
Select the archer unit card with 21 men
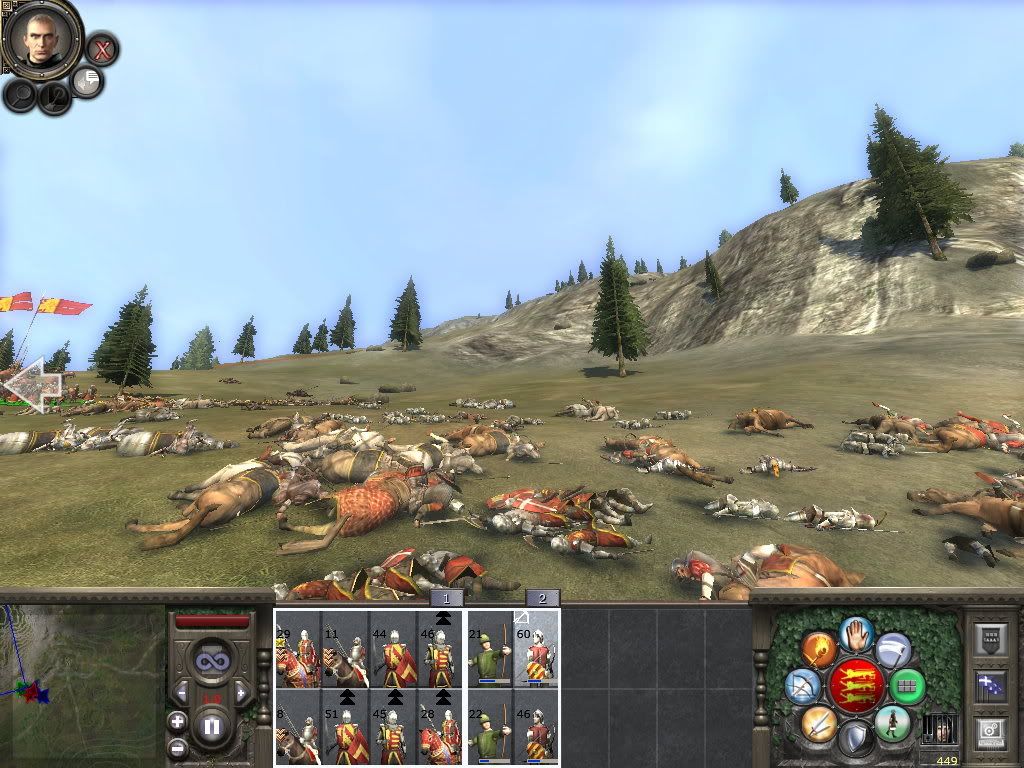[x=490, y=650]
